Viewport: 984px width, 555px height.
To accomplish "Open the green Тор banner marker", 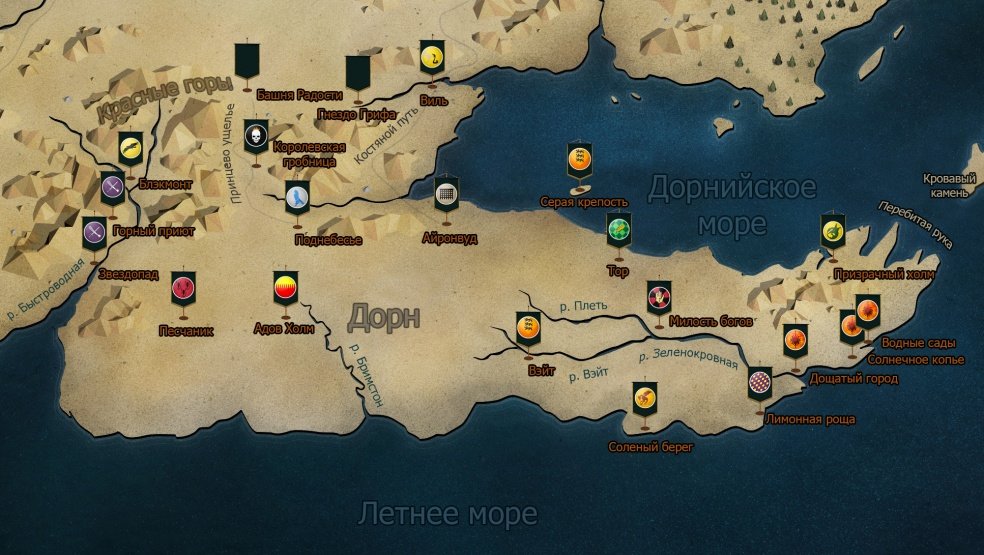I will (618, 229).
